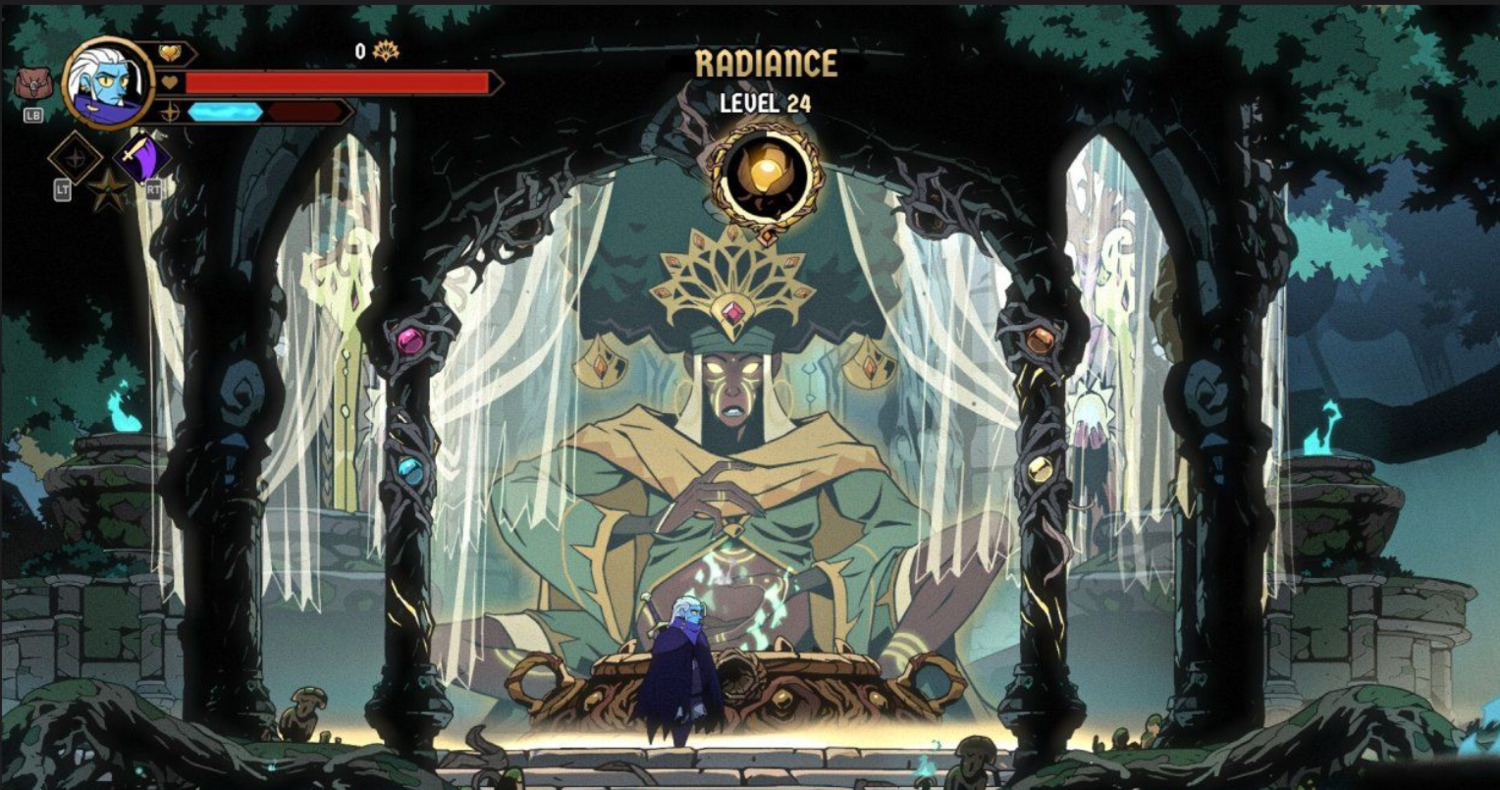The width and height of the screenshot is (1500, 790).
Task: Open the leather bag inventory icon
Action: [32, 84]
